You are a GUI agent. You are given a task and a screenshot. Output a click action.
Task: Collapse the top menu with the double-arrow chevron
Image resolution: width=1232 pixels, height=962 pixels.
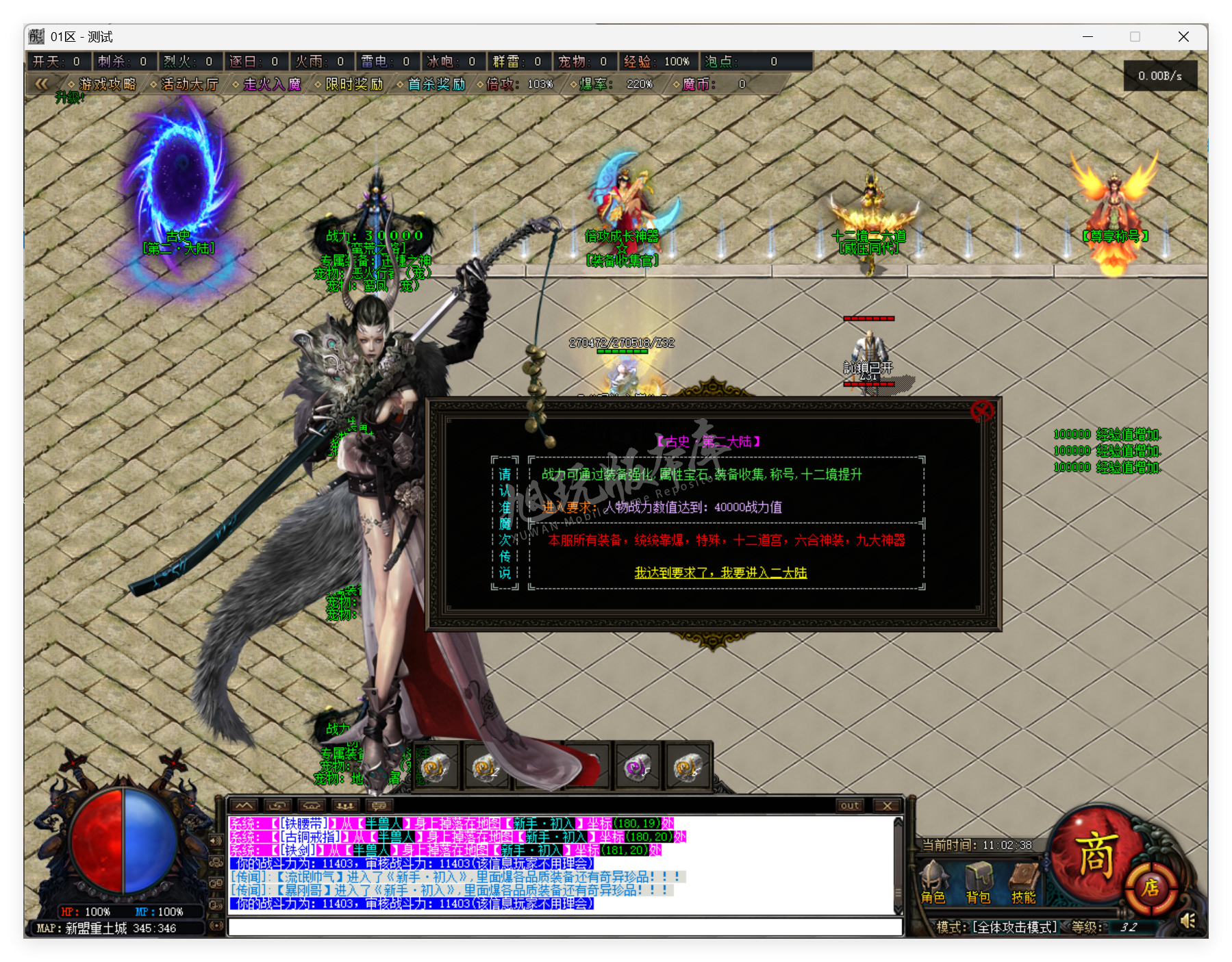[x=42, y=84]
